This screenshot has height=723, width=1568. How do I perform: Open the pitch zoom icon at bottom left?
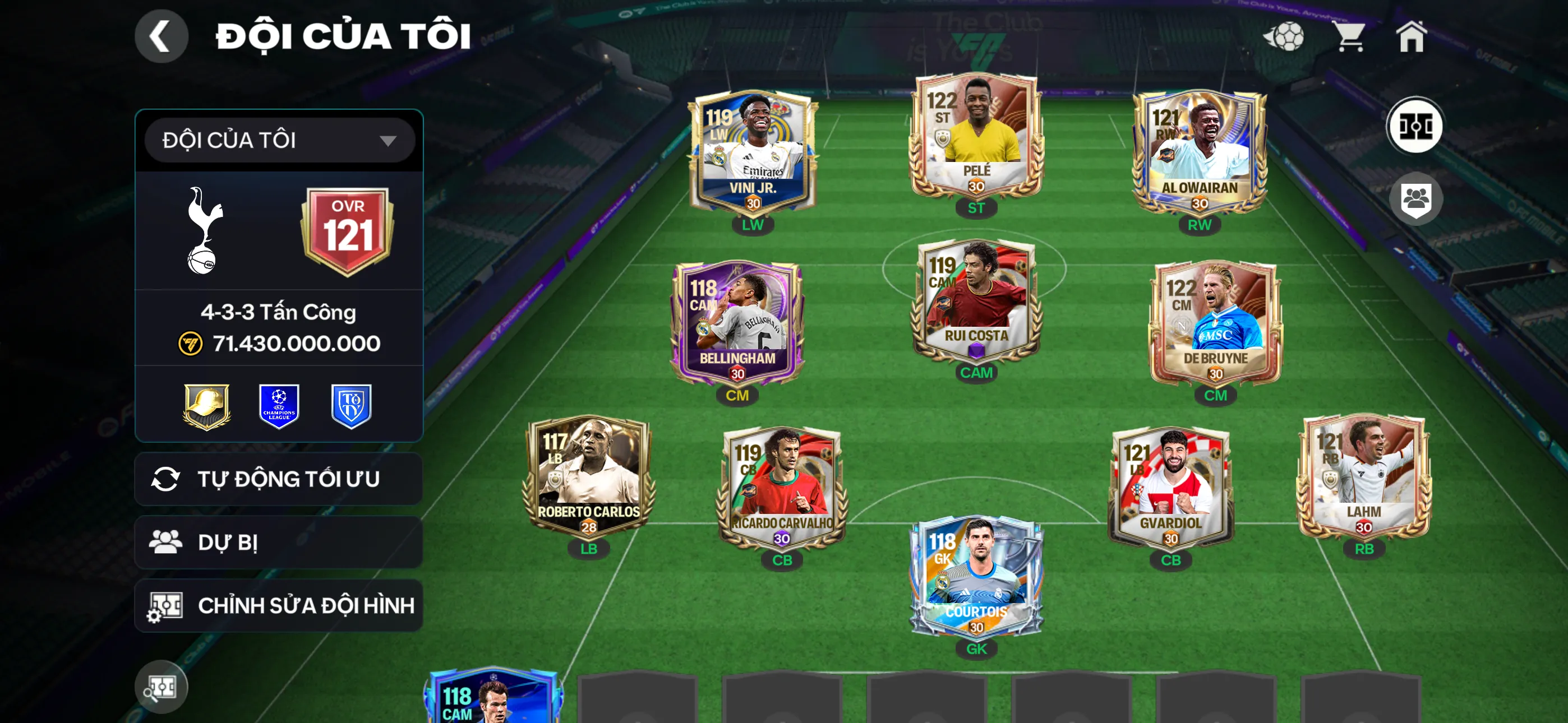coord(161,685)
